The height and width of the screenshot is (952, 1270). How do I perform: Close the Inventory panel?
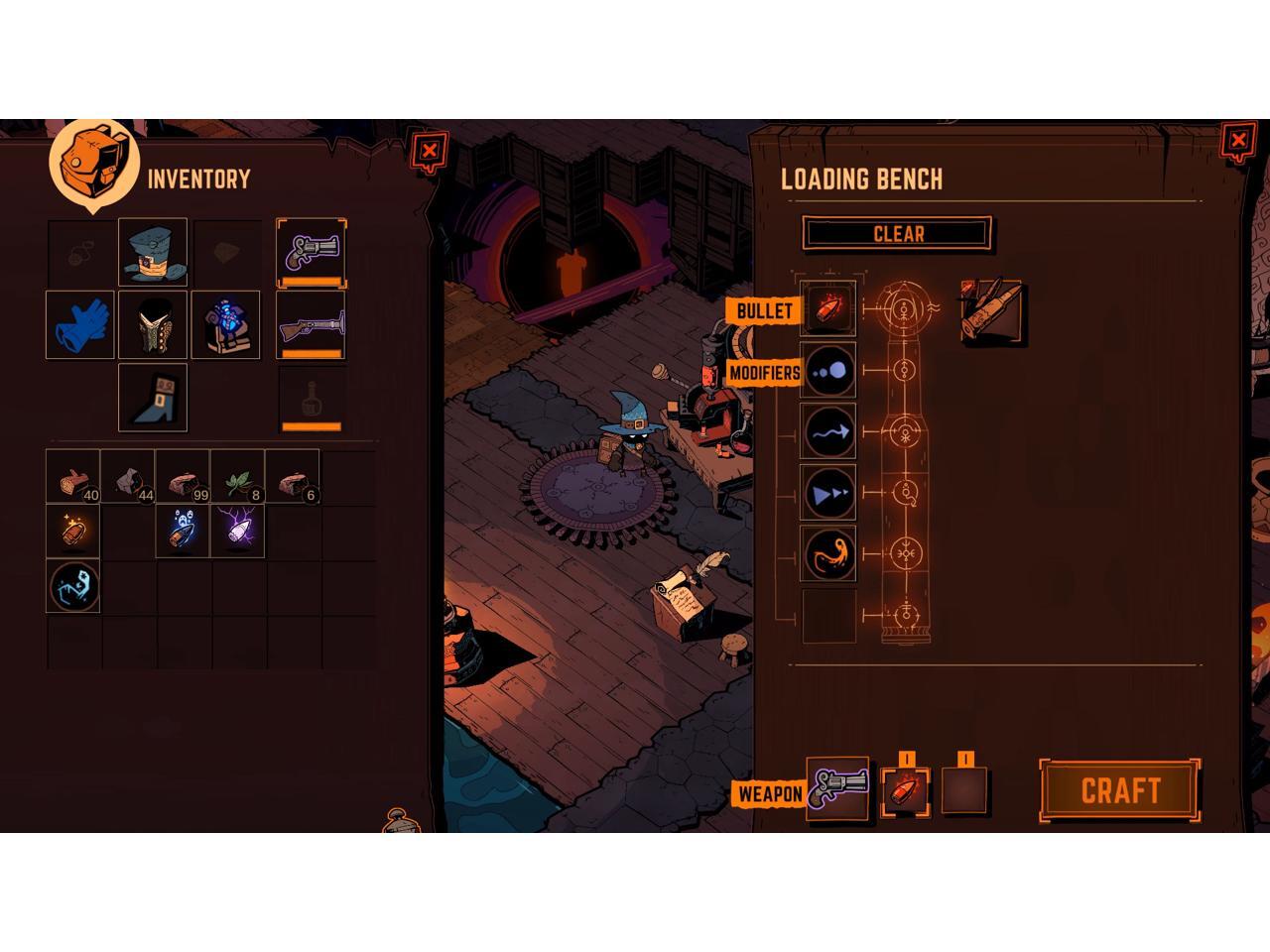[x=429, y=151]
